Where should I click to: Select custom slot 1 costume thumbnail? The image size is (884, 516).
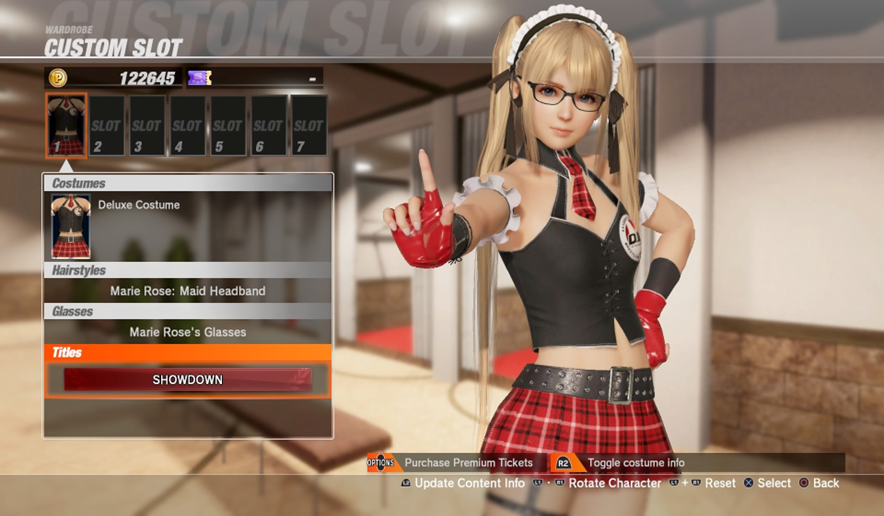[x=67, y=125]
